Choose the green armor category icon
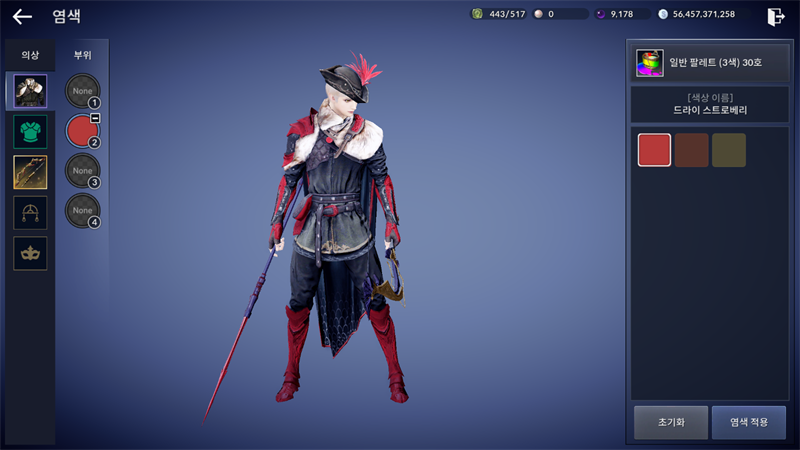This screenshot has height=450, width=800. (x=29, y=132)
